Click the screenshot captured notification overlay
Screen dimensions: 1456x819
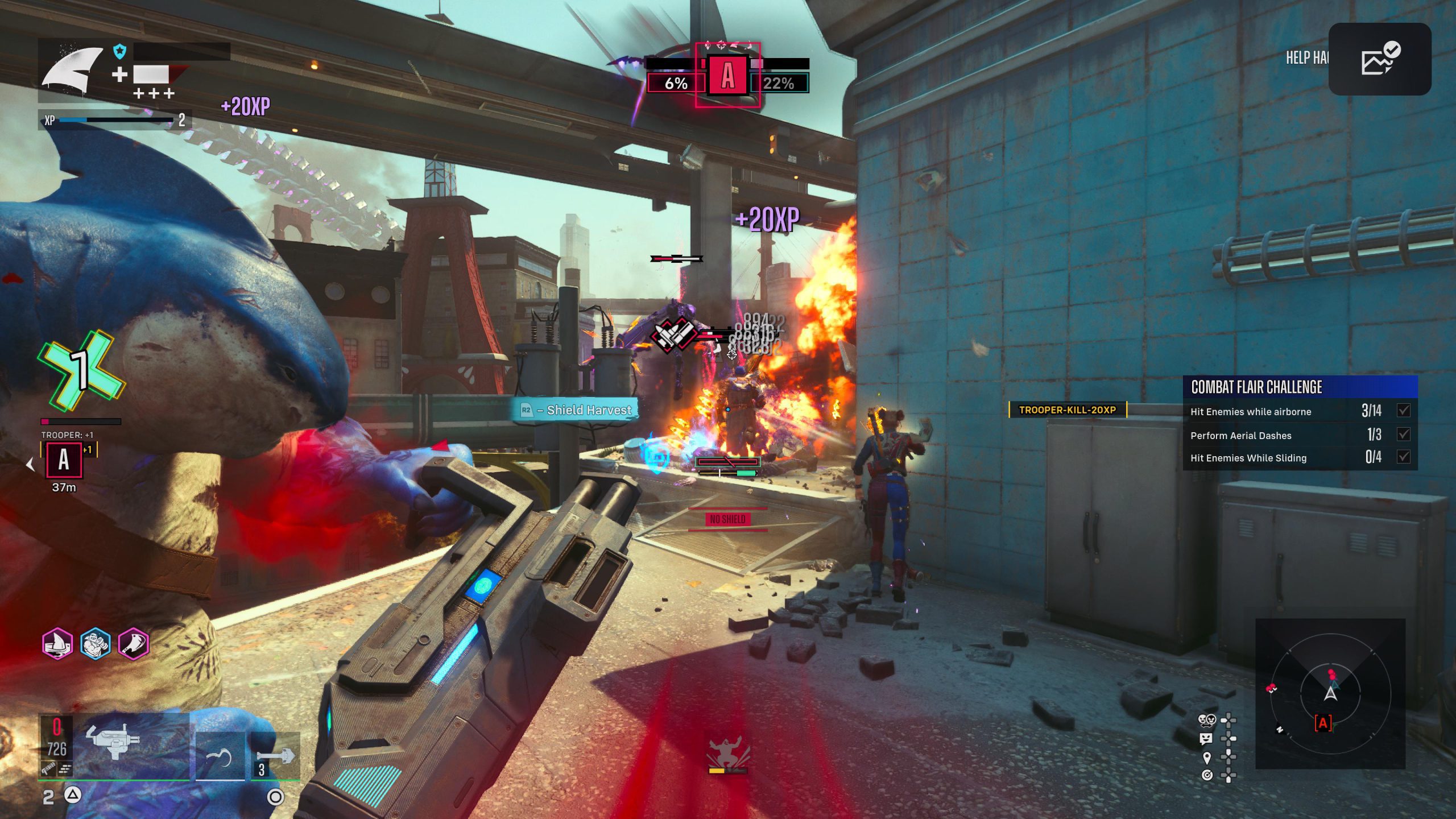(1379, 59)
